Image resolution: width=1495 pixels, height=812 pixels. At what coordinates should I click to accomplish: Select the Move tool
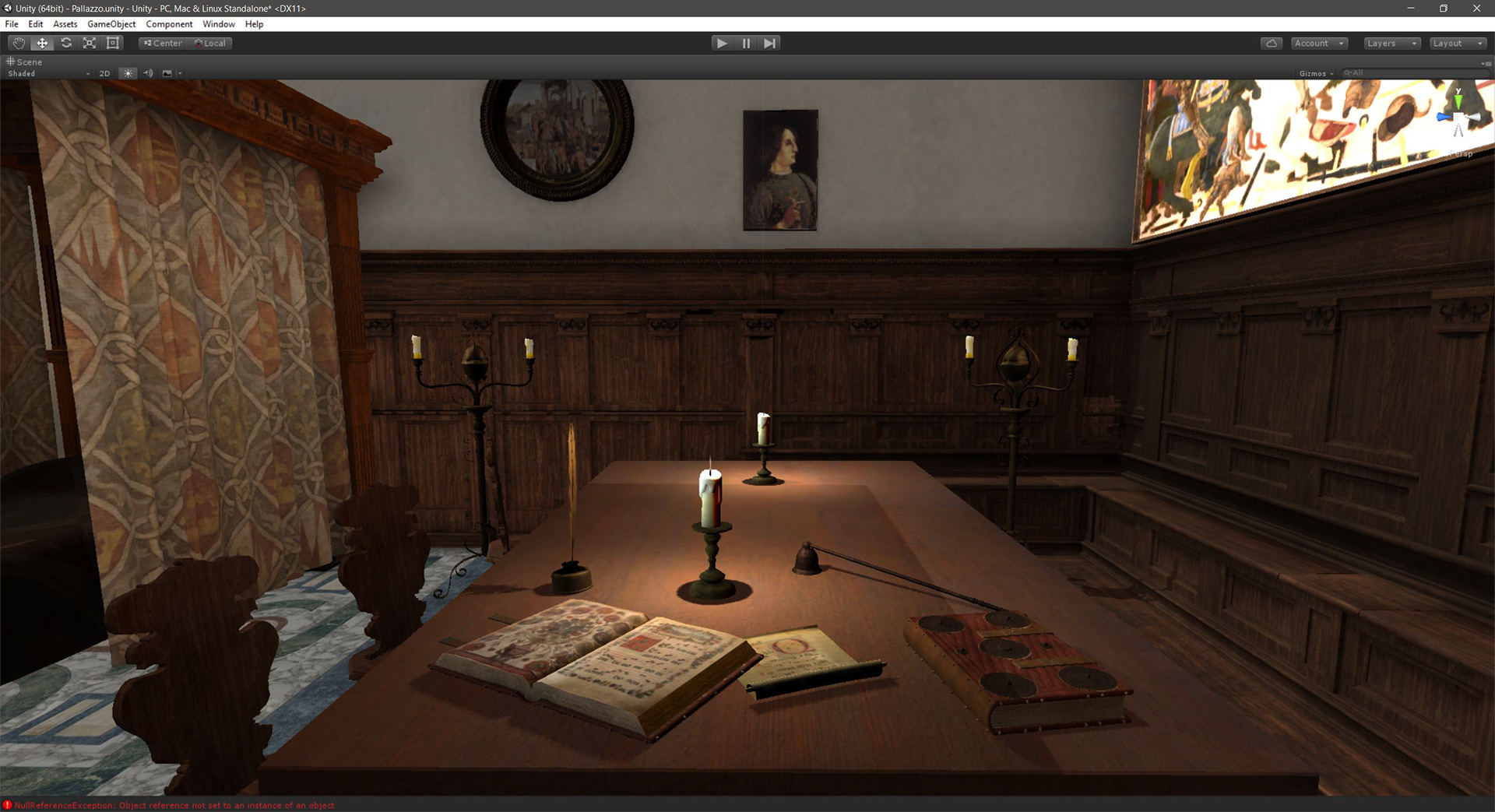coord(42,43)
